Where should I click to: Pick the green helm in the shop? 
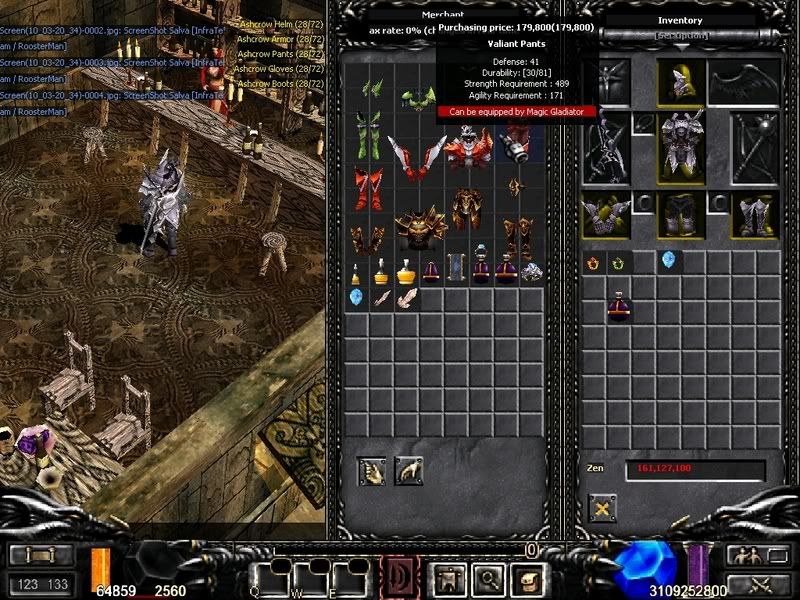click(418, 97)
